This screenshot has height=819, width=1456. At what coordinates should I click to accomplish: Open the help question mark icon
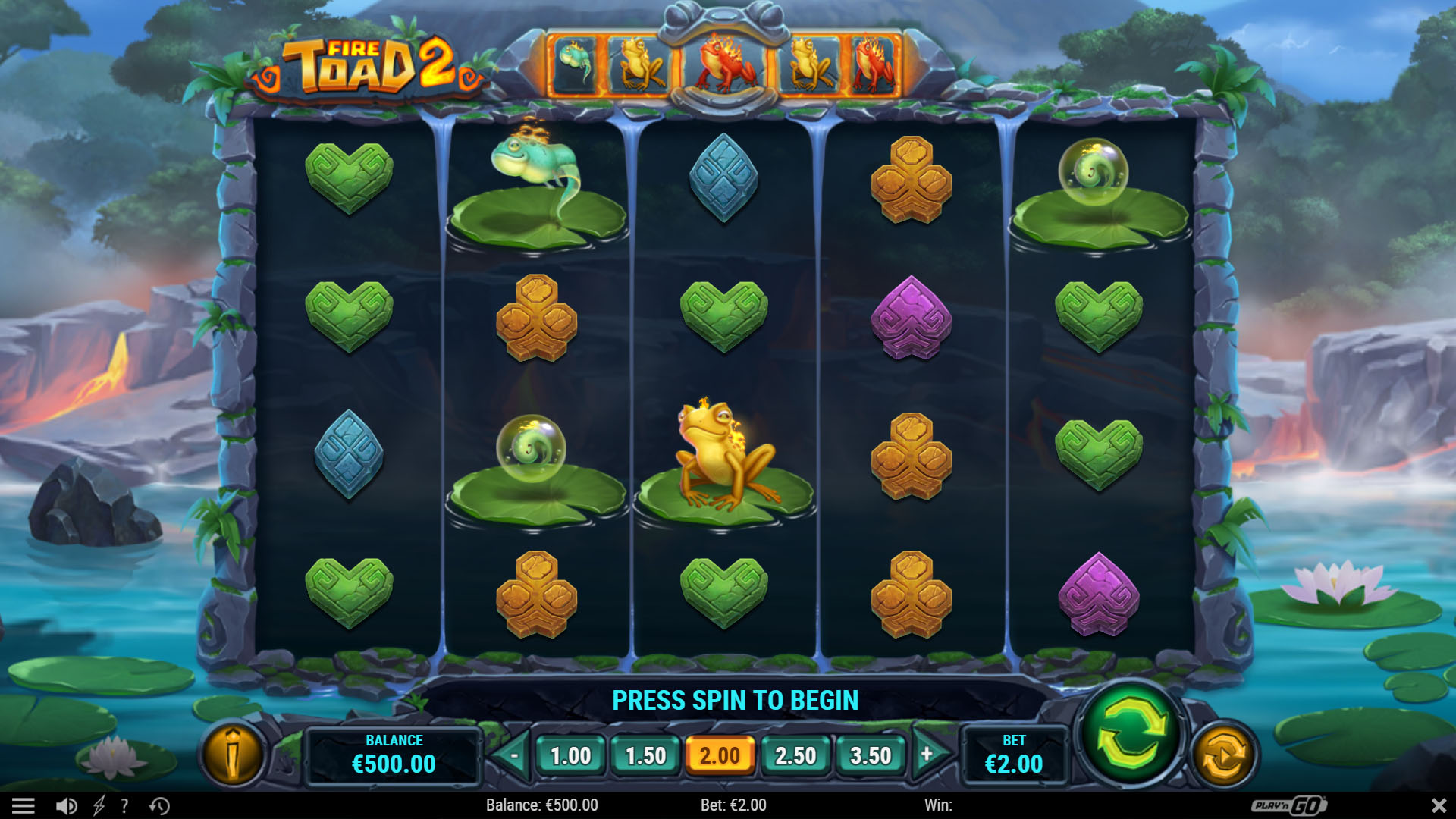point(124,805)
